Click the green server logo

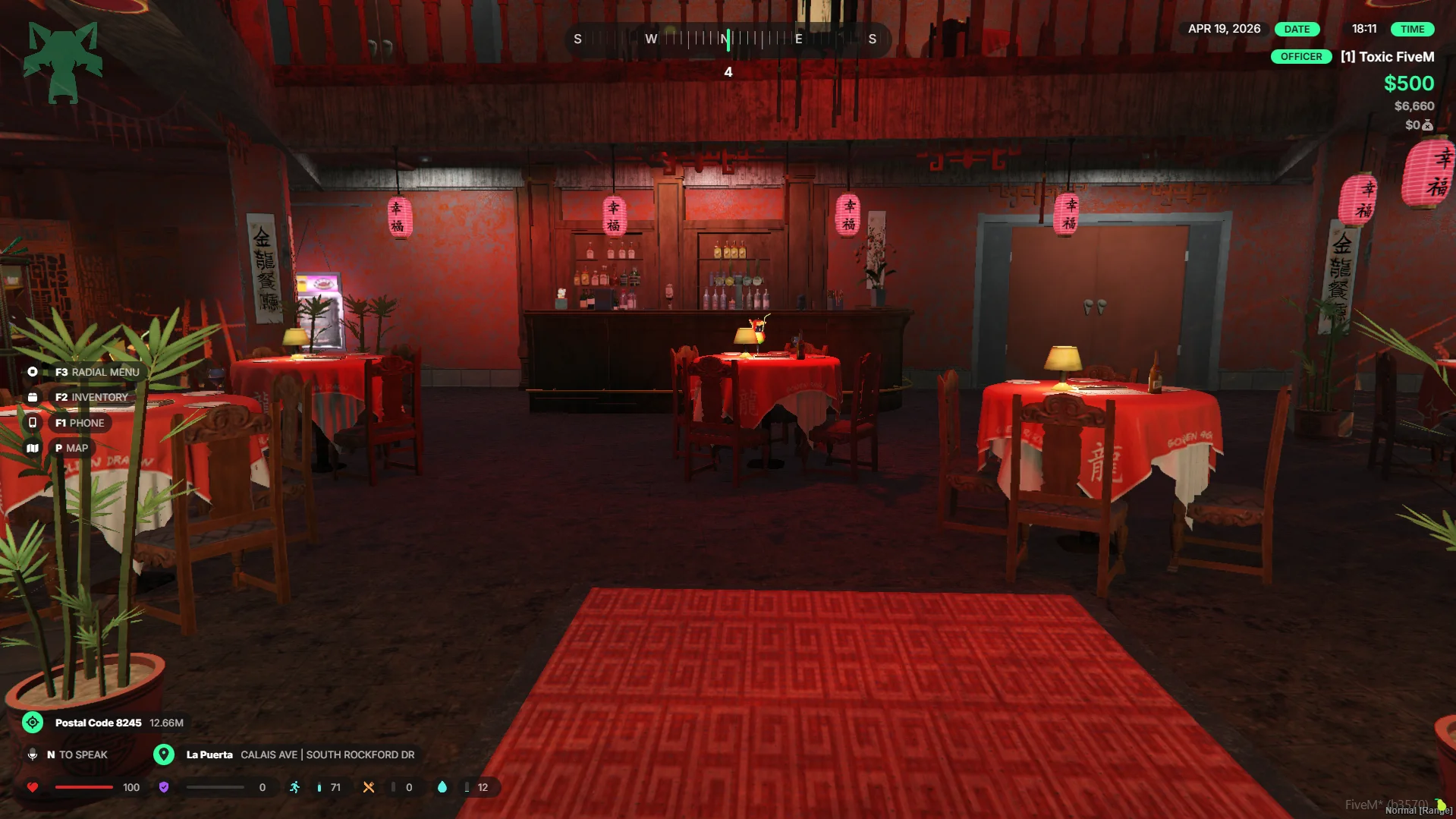[63, 62]
